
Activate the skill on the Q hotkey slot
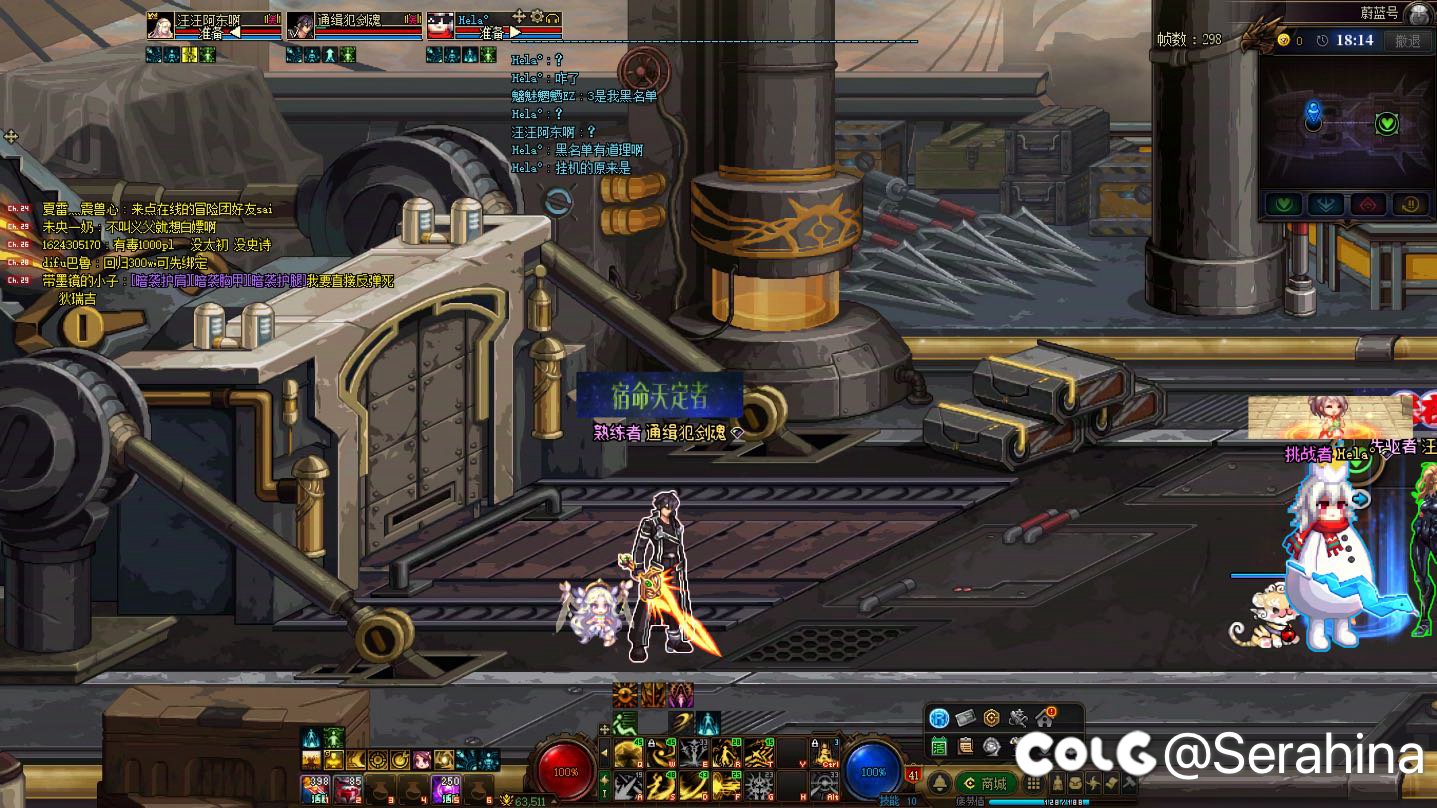pyautogui.click(x=628, y=753)
